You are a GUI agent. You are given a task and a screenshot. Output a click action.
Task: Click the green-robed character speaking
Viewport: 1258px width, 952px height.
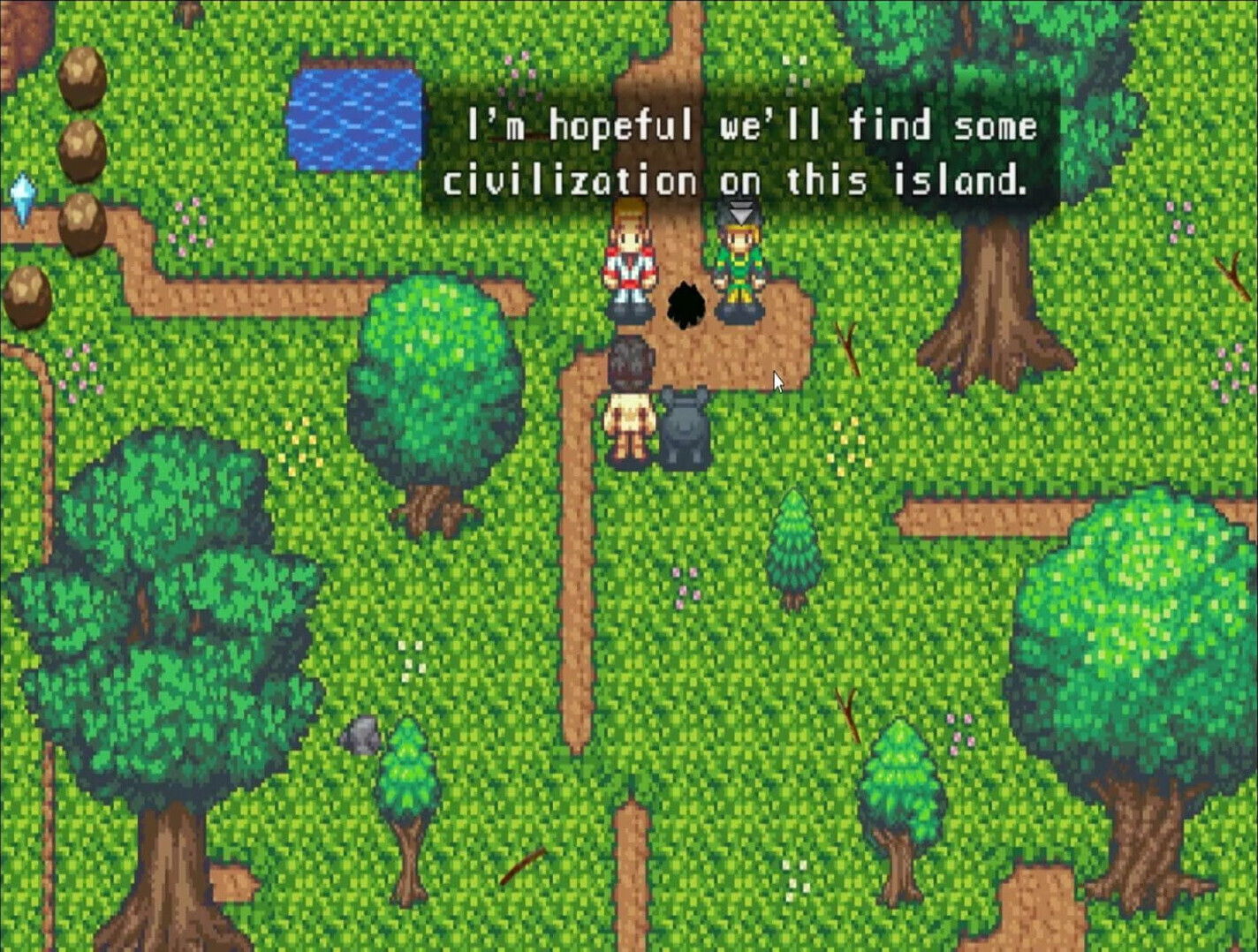[x=739, y=265]
